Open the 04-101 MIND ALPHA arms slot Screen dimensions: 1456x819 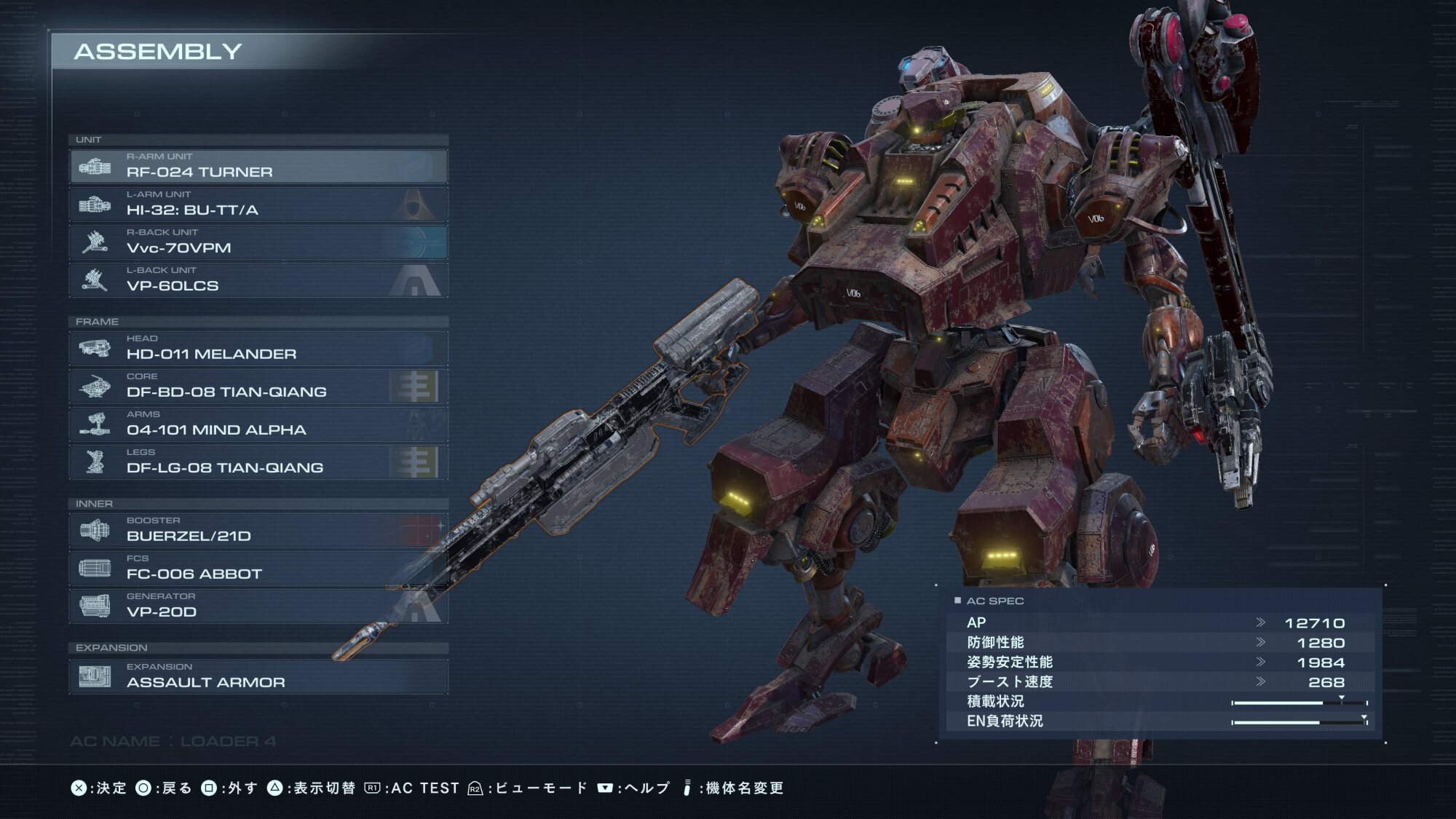(258, 424)
